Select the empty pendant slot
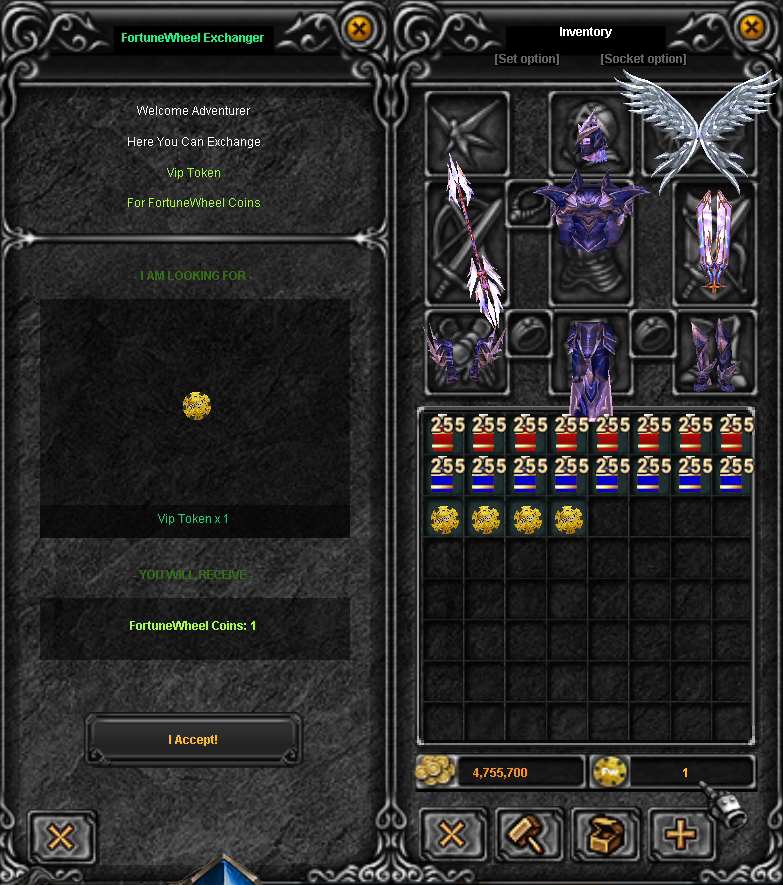Screen dimensions: 783x885 [528, 203]
